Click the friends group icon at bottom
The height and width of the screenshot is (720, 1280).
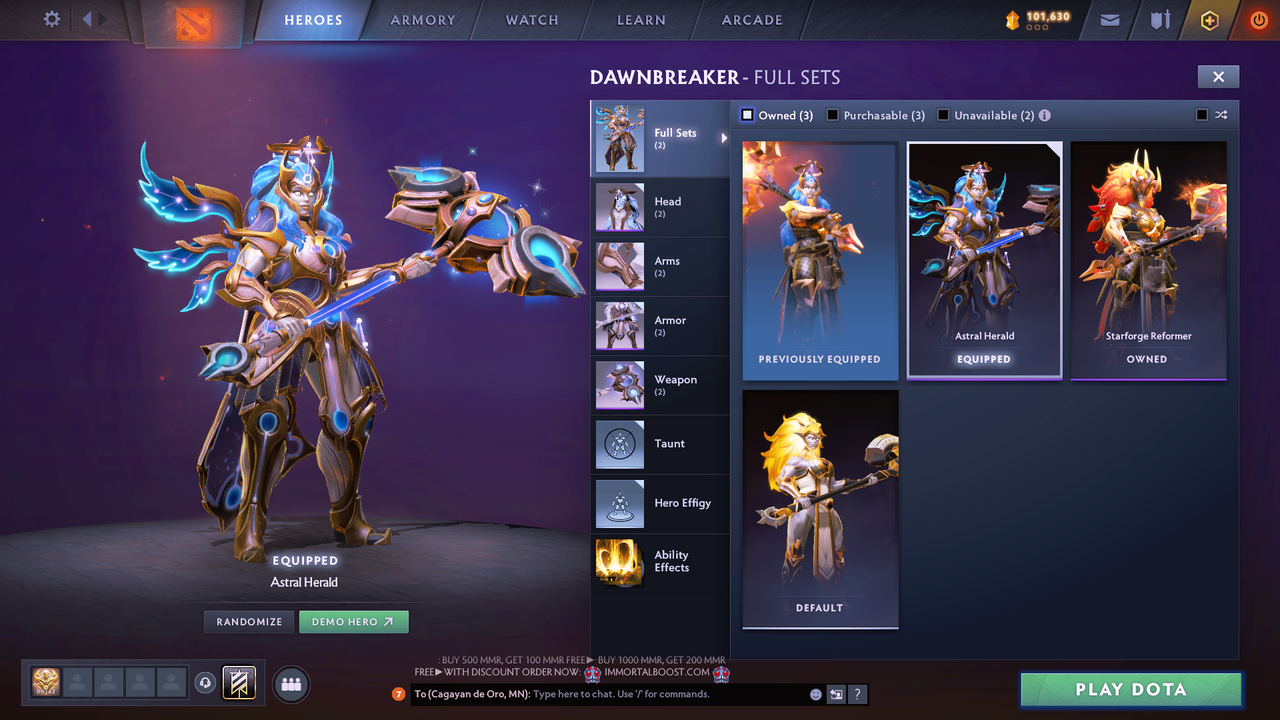290,684
